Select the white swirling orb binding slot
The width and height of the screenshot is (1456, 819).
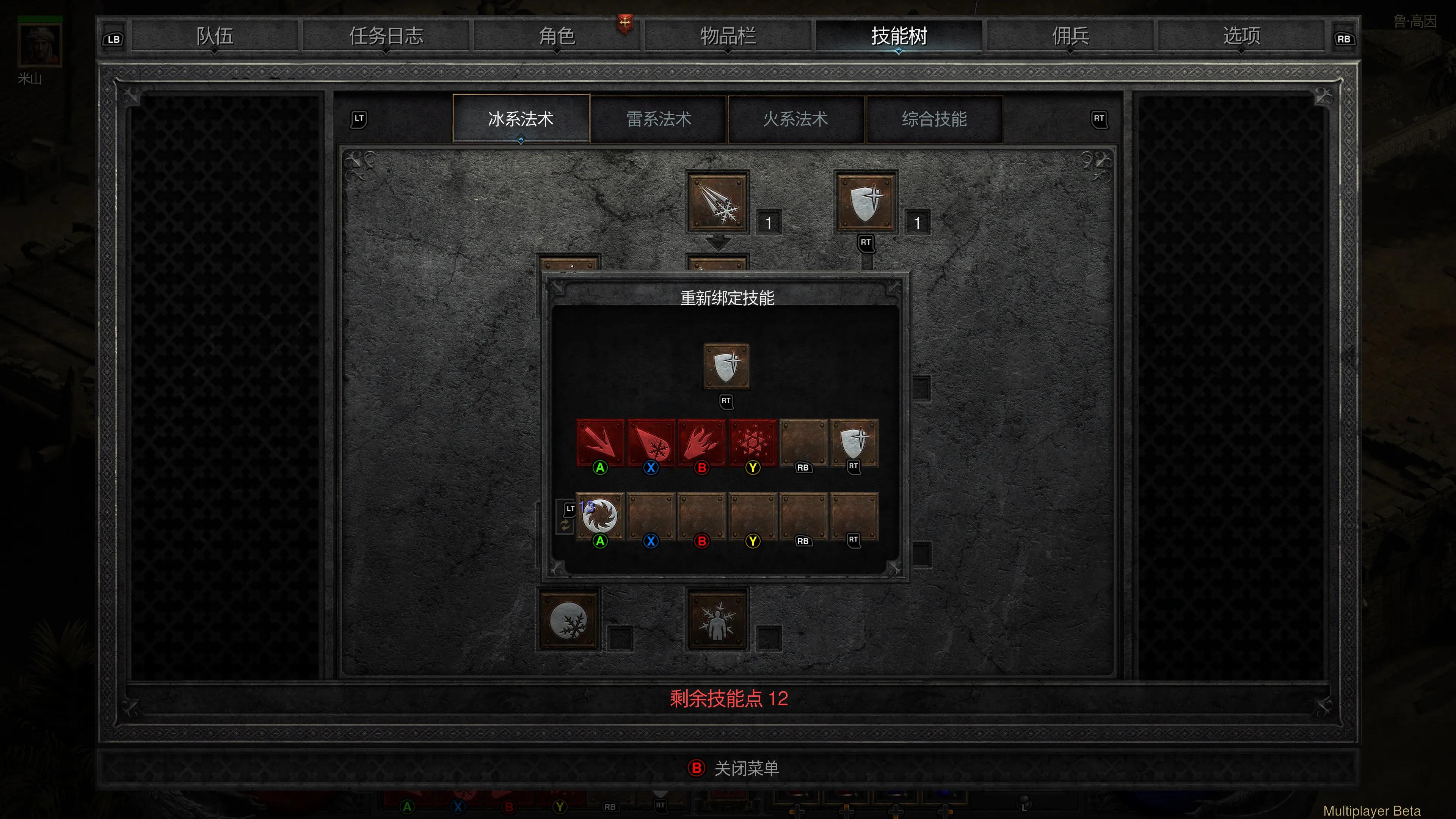tap(600, 516)
